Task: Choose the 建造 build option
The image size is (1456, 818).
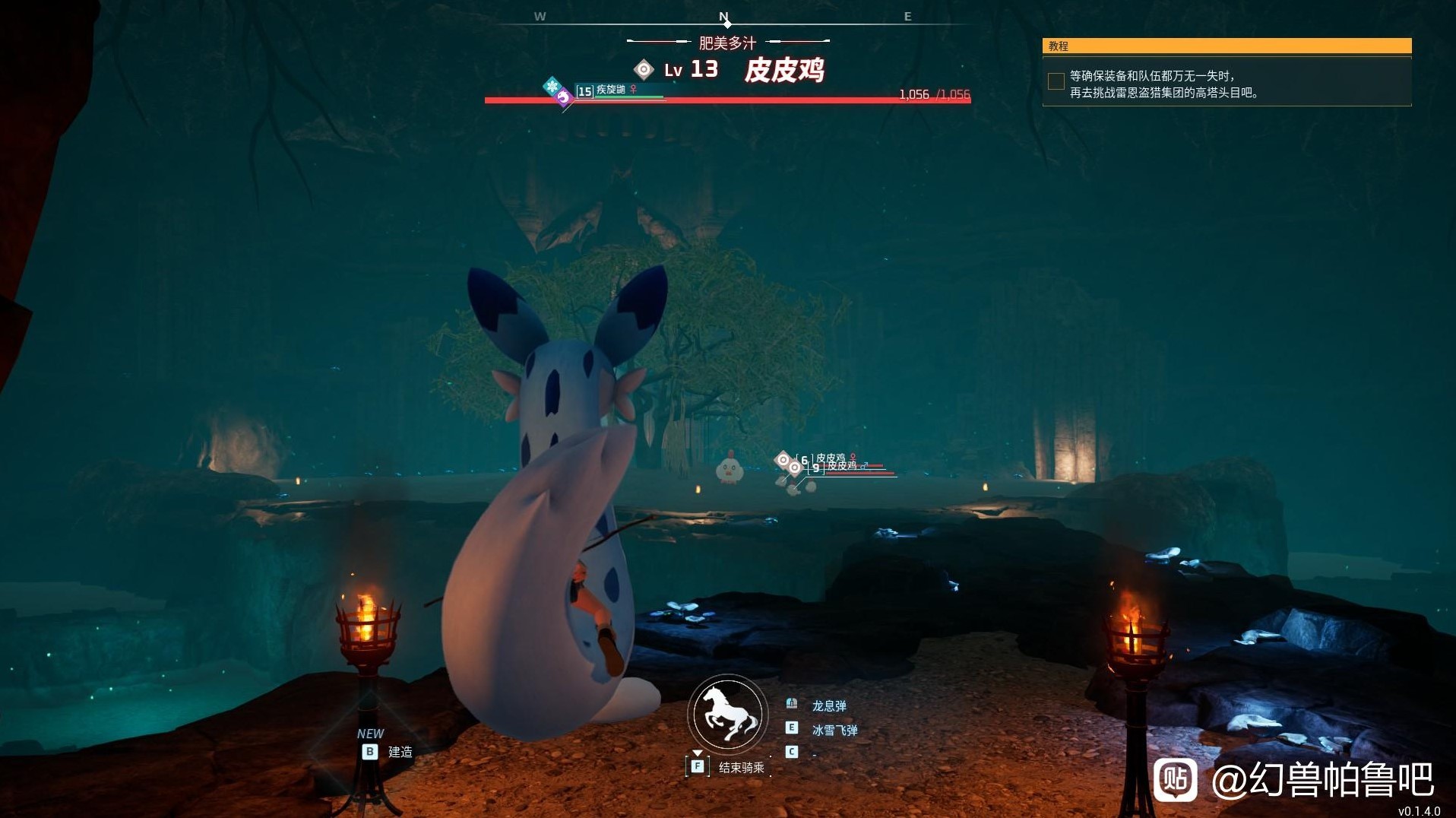Action: 400,752
